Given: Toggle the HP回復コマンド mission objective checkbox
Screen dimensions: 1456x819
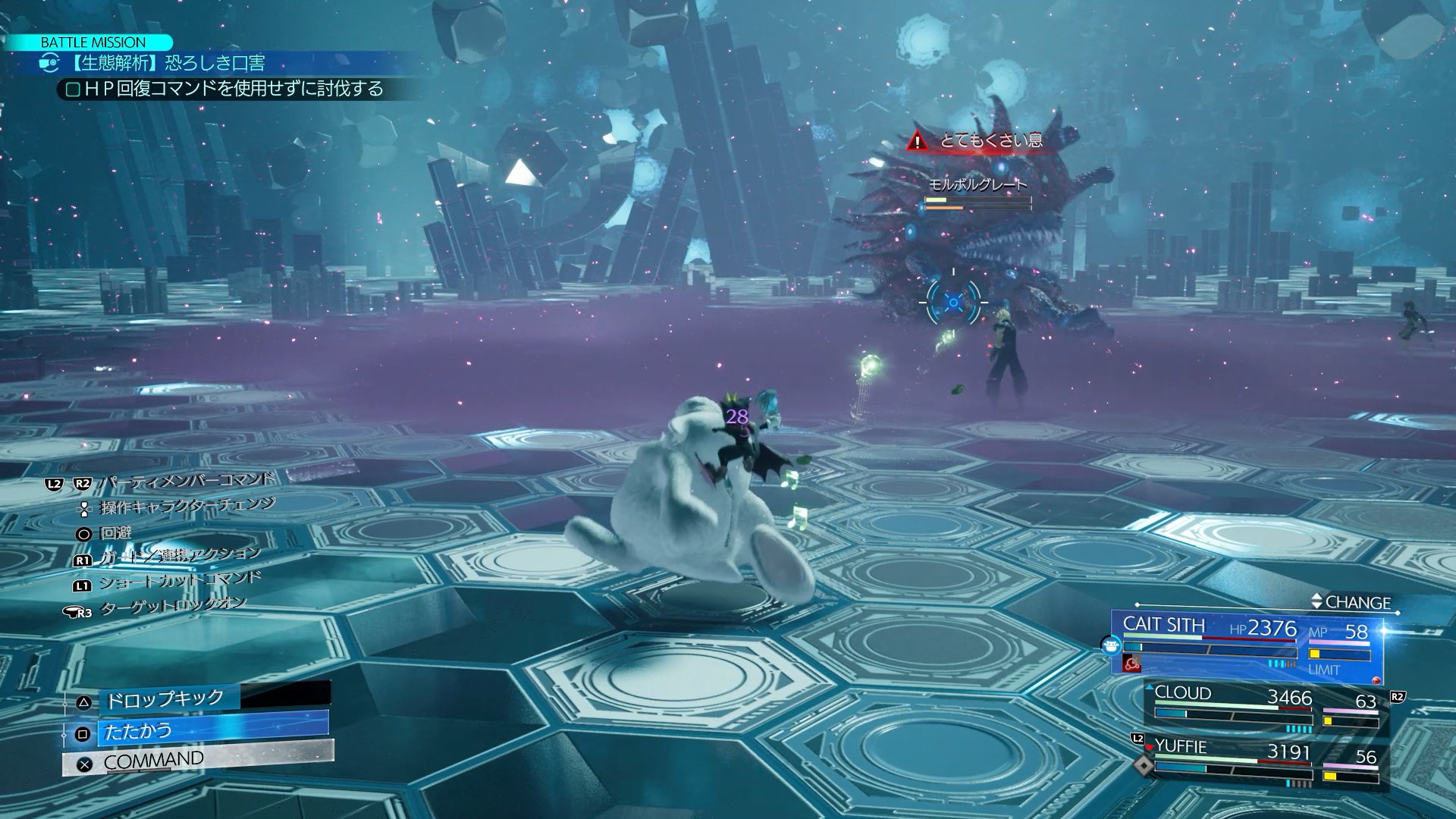Looking at the screenshot, I should point(74,90).
